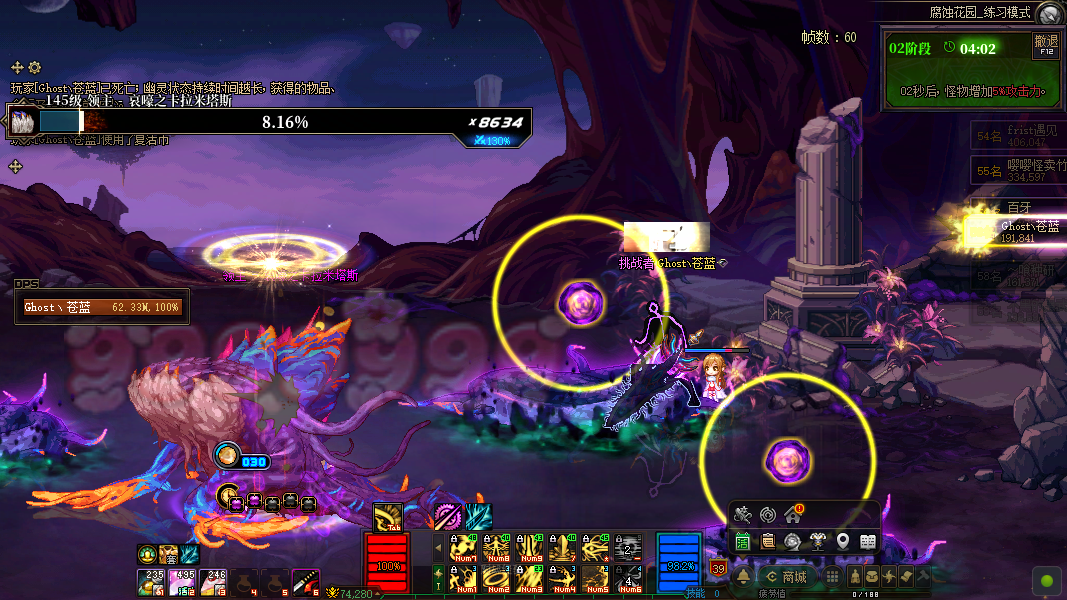1067x600 pixels.
Task: Open the green calendar icon
Action: [x=743, y=542]
